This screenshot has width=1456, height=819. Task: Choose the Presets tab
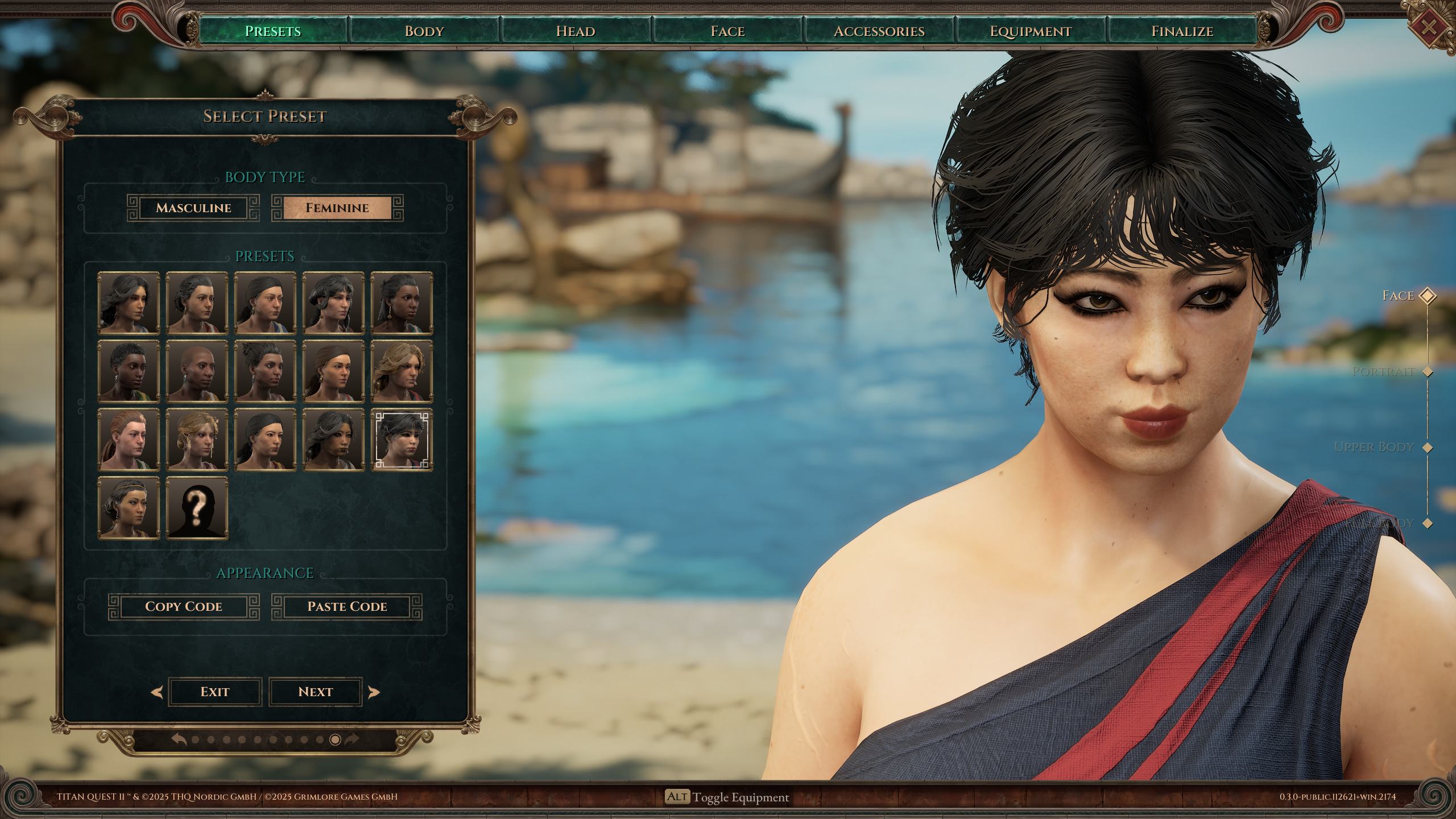click(x=272, y=31)
